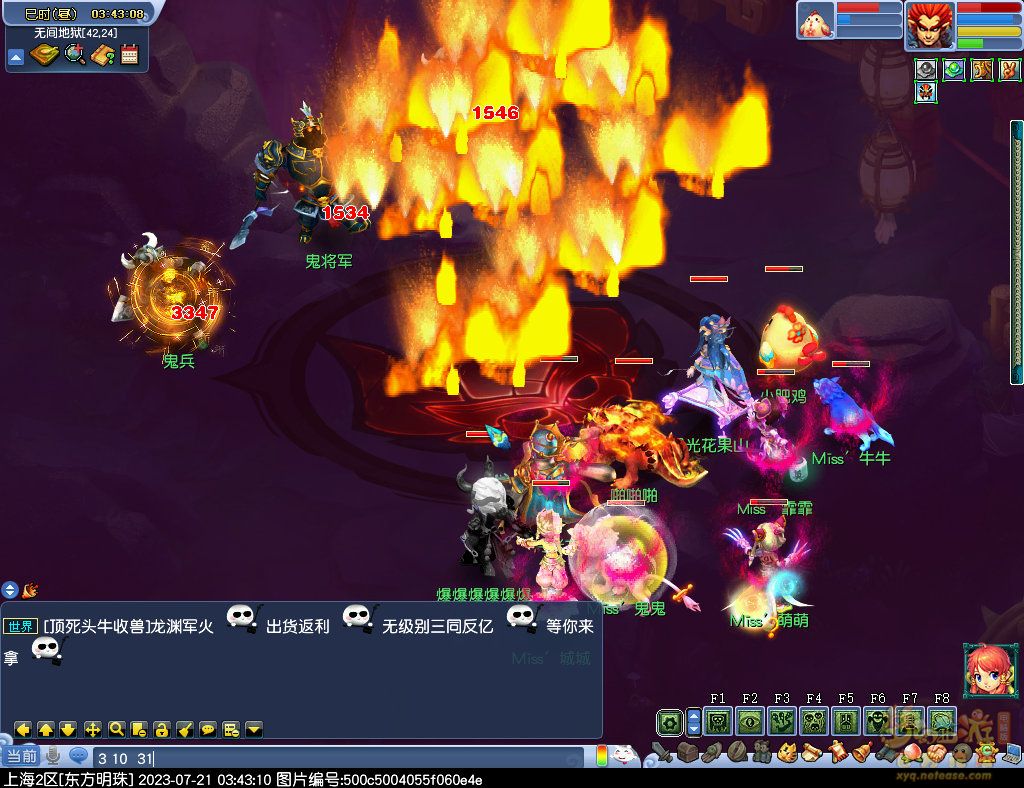Open the tiger head menu icon

point(786,752)
